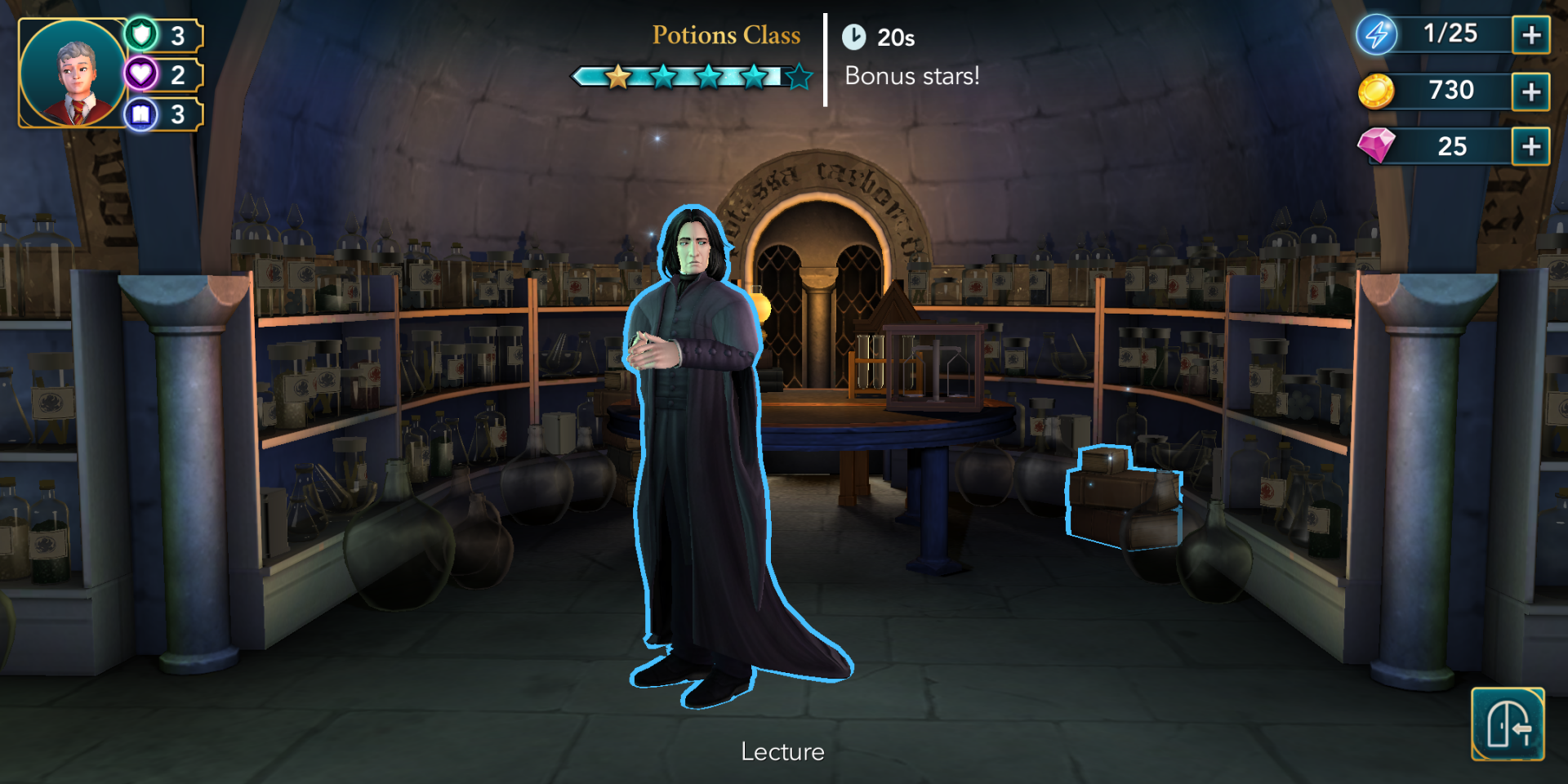Select the pink gem currency icon
The height and width of the screenshot is (784, 1568).
1376,146
